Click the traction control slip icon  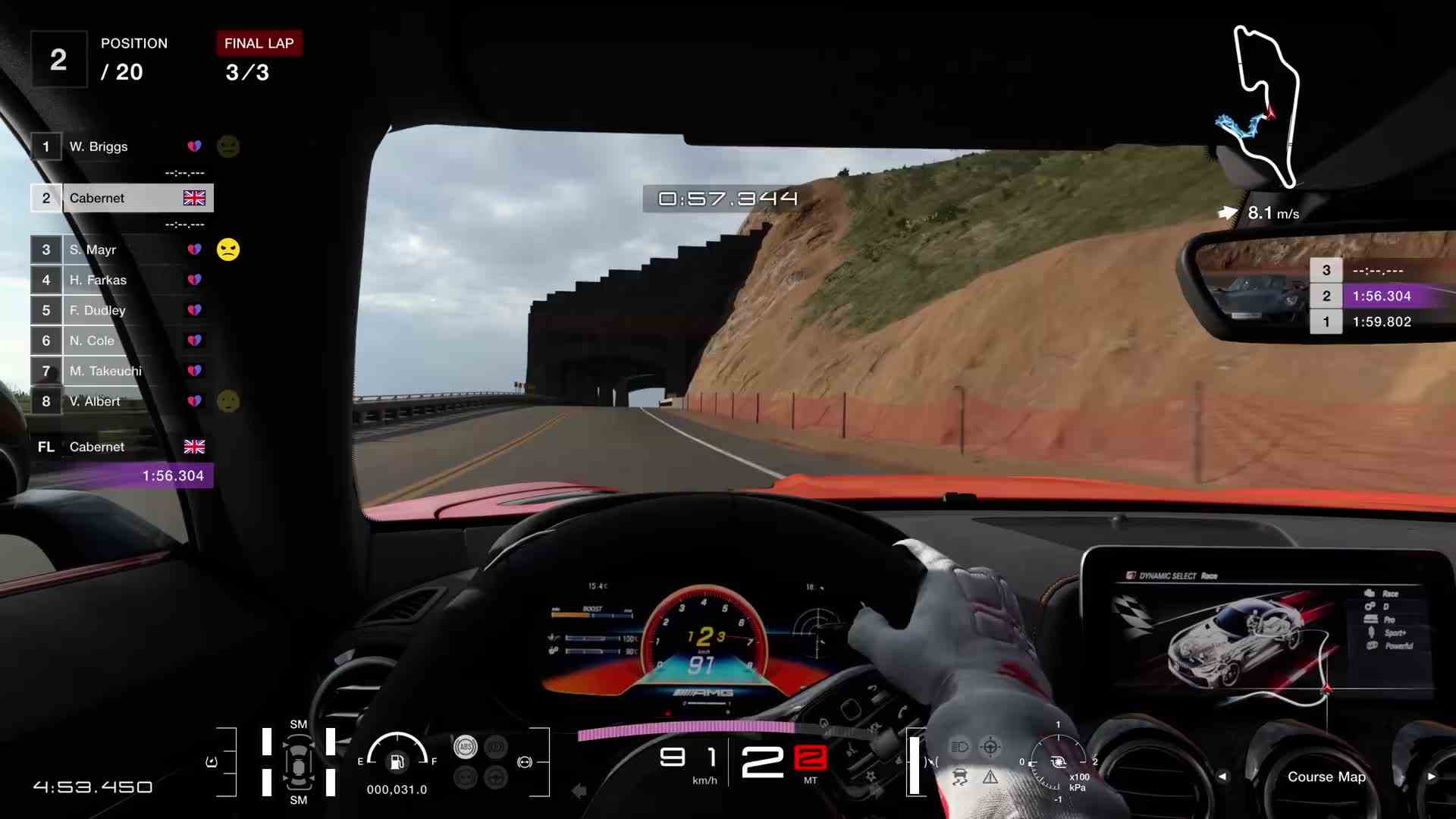[962, 777]
